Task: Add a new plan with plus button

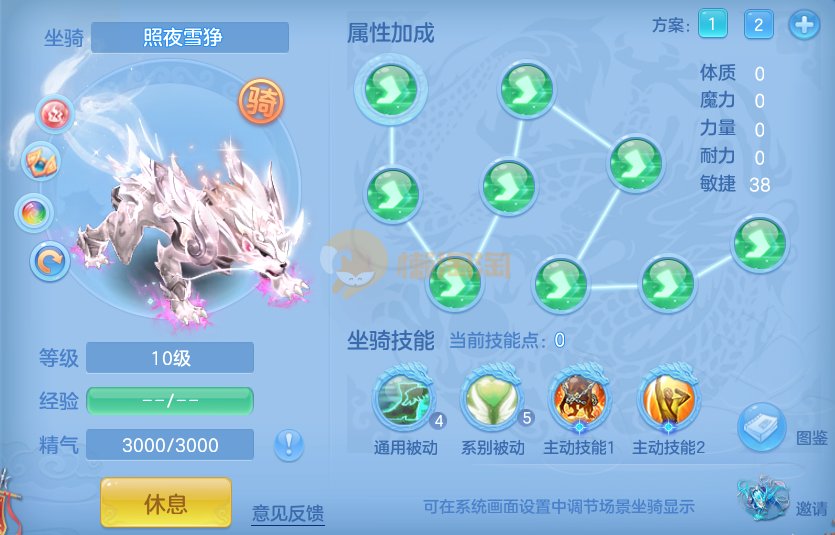Action: pyautogui.click(x=804, y=25)
